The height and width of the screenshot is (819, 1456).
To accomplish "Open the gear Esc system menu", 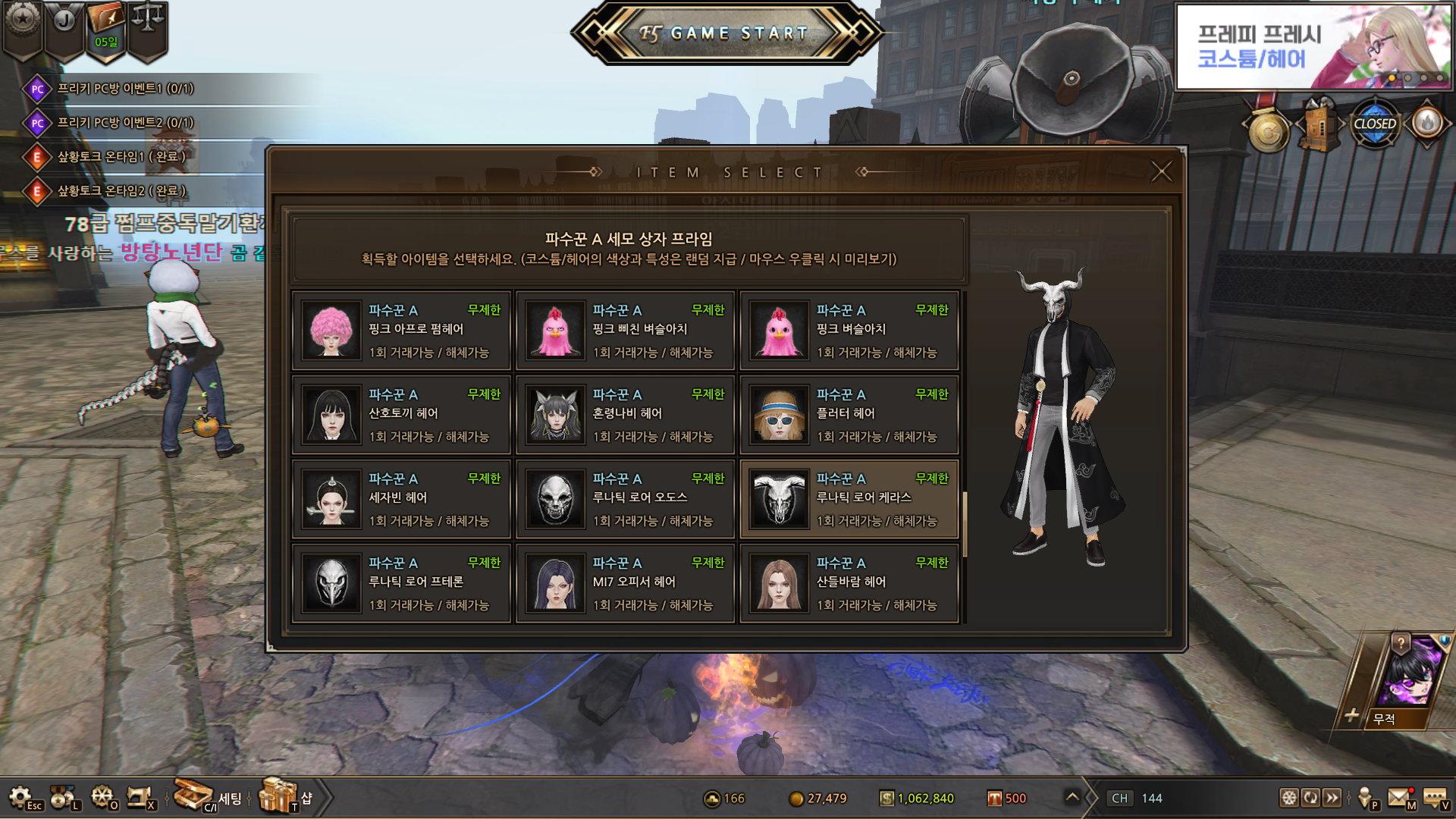I will (x=23, y=798).
